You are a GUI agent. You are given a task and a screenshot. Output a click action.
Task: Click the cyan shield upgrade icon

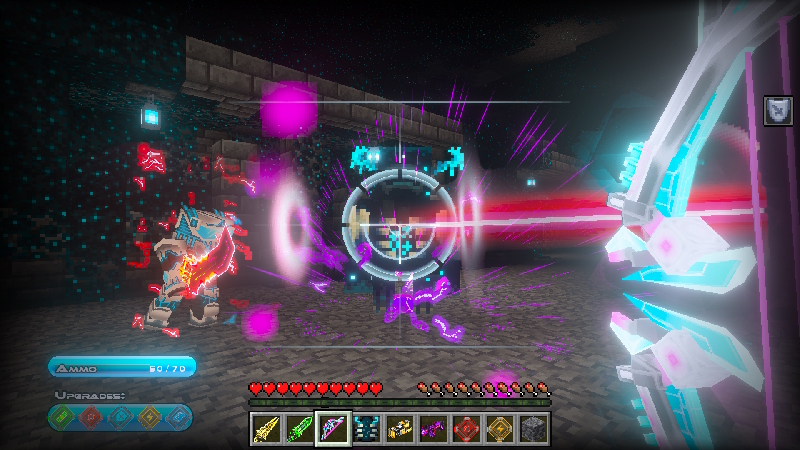(120, 416)
